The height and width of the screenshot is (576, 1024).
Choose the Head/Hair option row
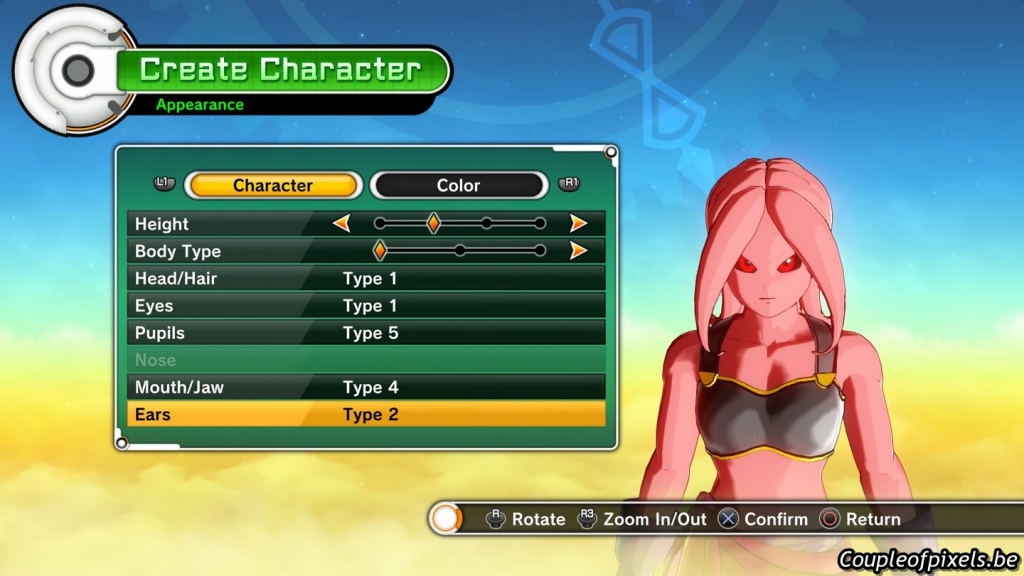366,278
